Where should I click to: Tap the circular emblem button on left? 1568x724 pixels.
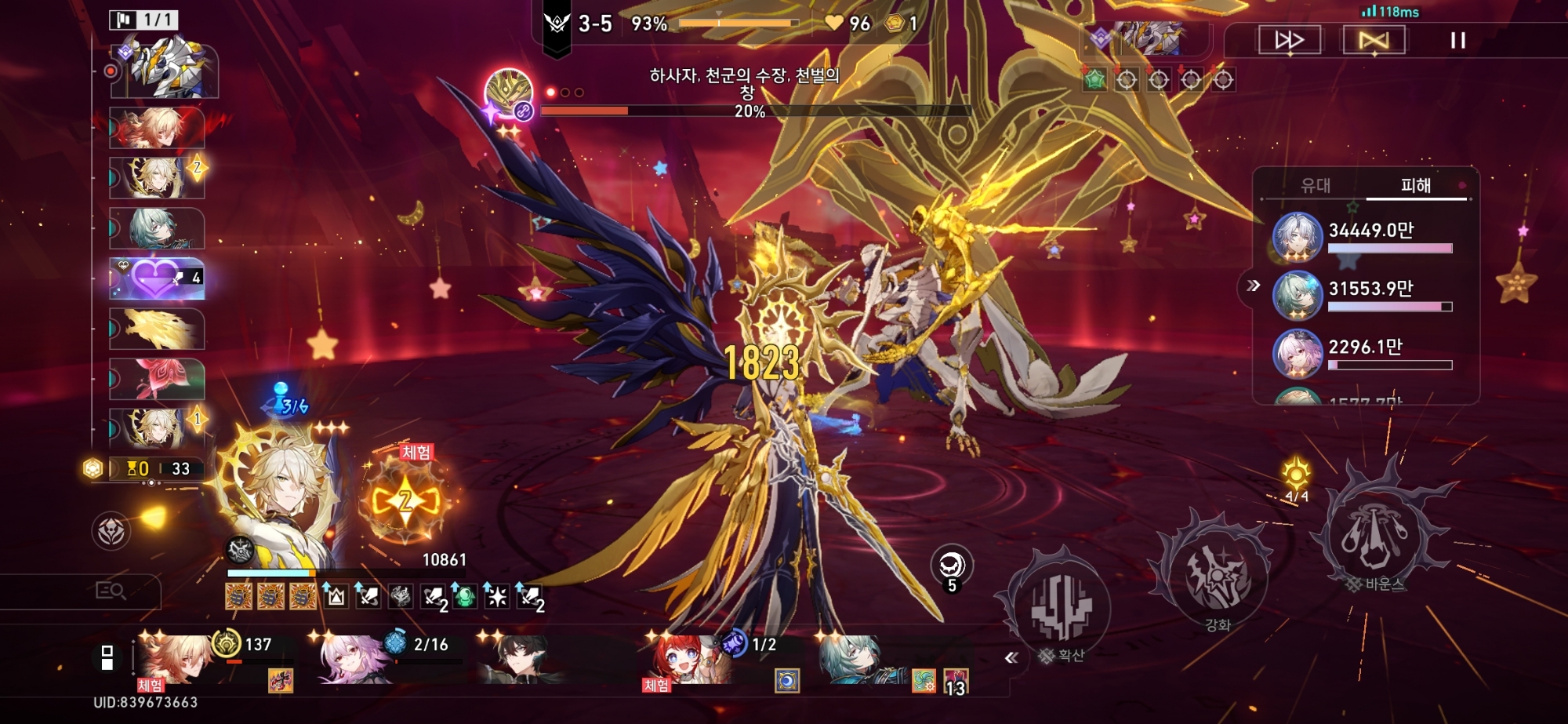[x=111, y=531]
